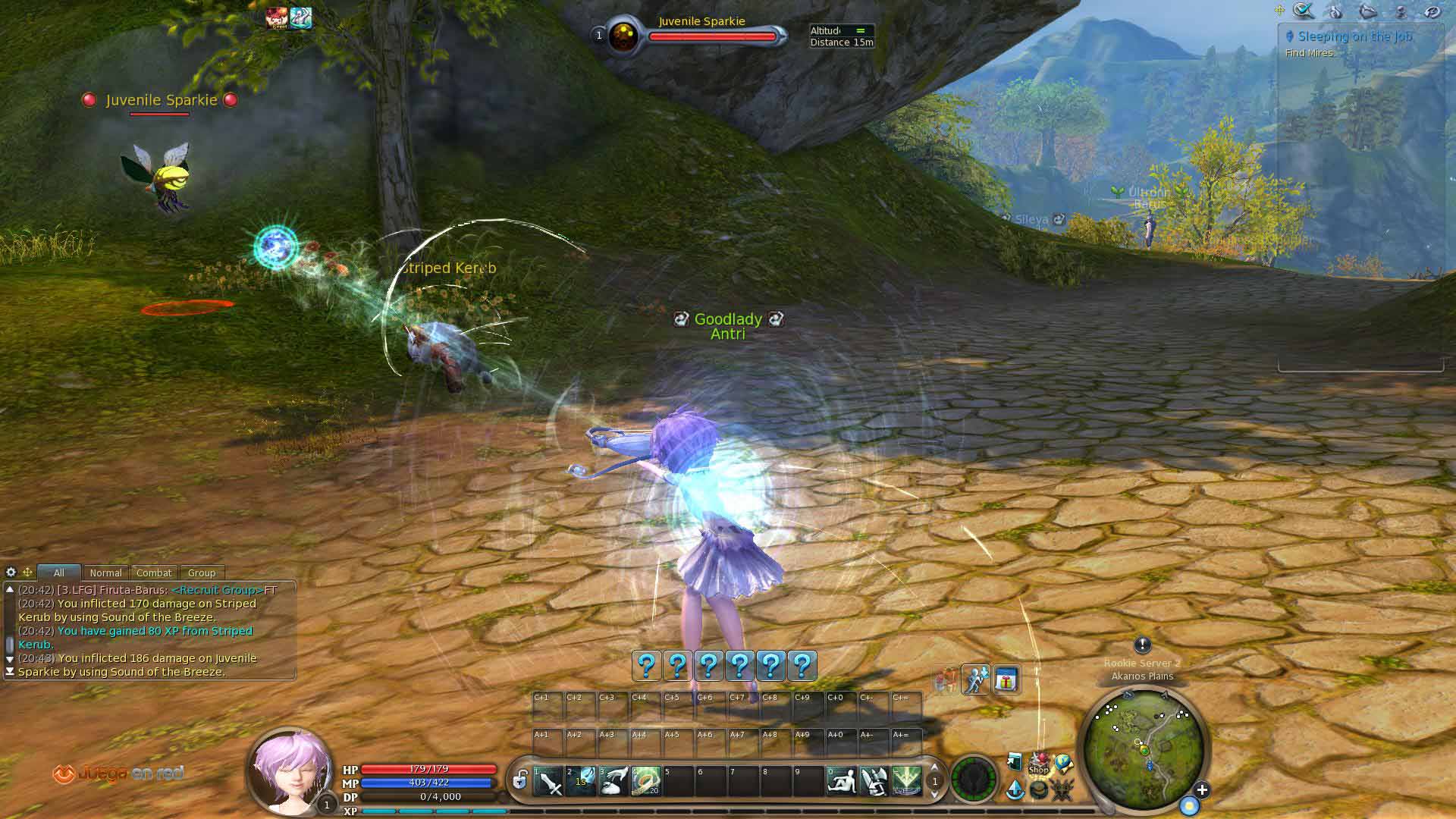Screen dimensions: 1456x819
Task: Open the Shop icon near the minimap
Action: point(1038,764)
